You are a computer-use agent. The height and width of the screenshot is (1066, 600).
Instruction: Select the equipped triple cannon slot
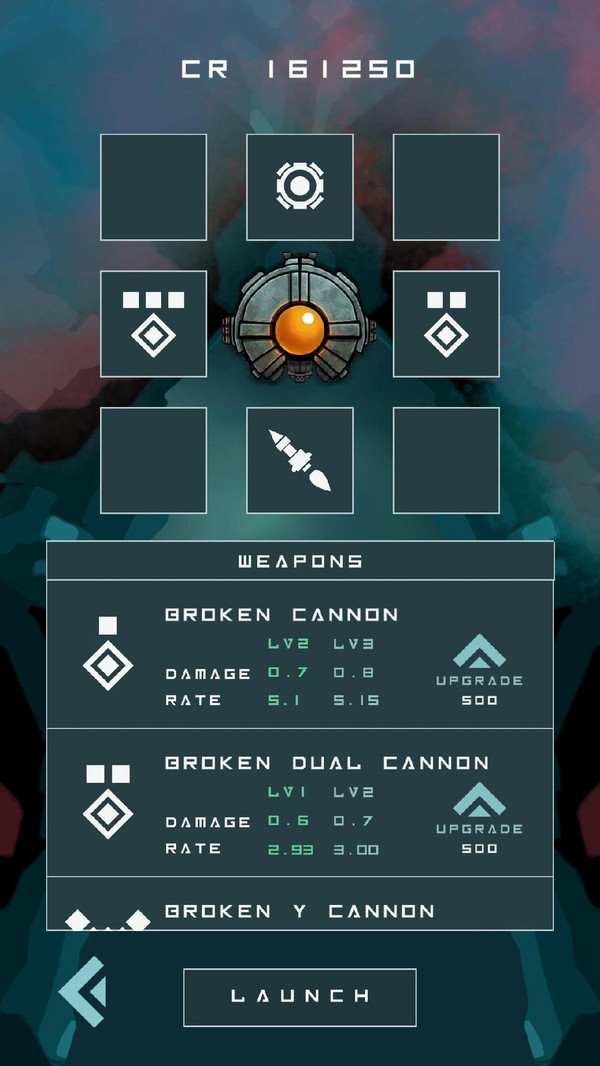[153, 324]
